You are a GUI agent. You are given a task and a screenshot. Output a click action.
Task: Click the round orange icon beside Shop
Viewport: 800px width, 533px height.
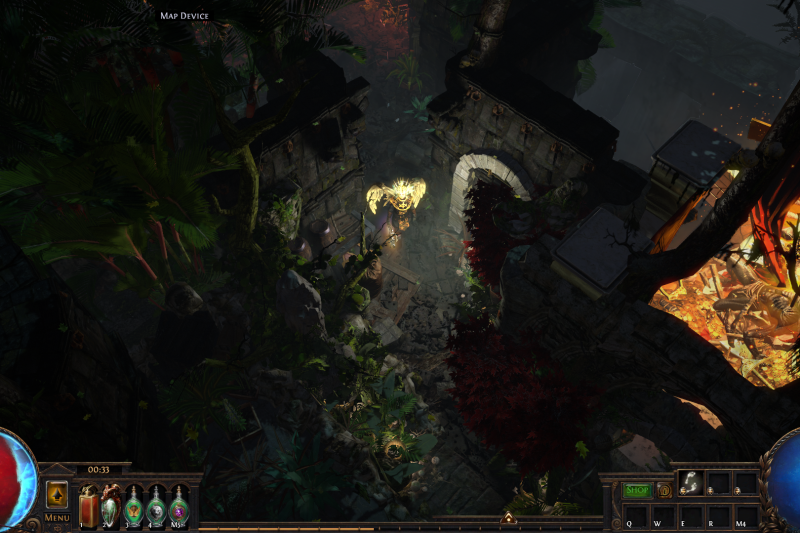[x=663, y=490]
